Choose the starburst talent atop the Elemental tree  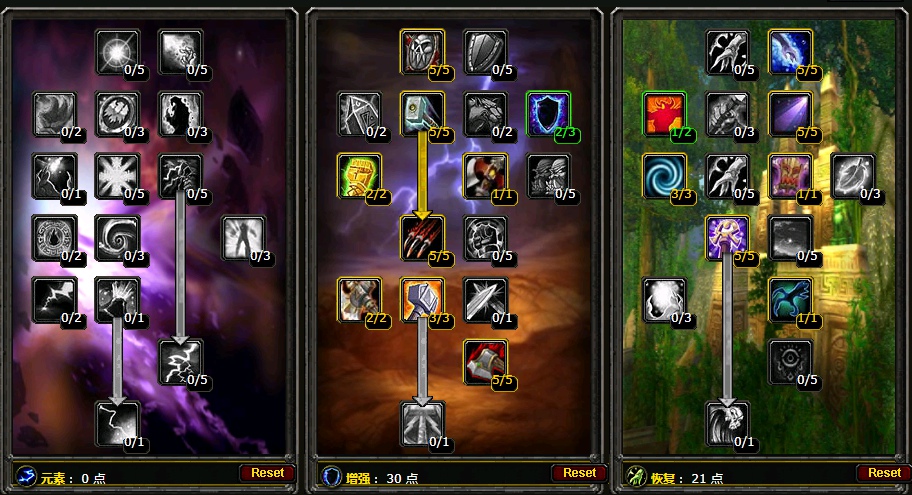coord(117,51)
